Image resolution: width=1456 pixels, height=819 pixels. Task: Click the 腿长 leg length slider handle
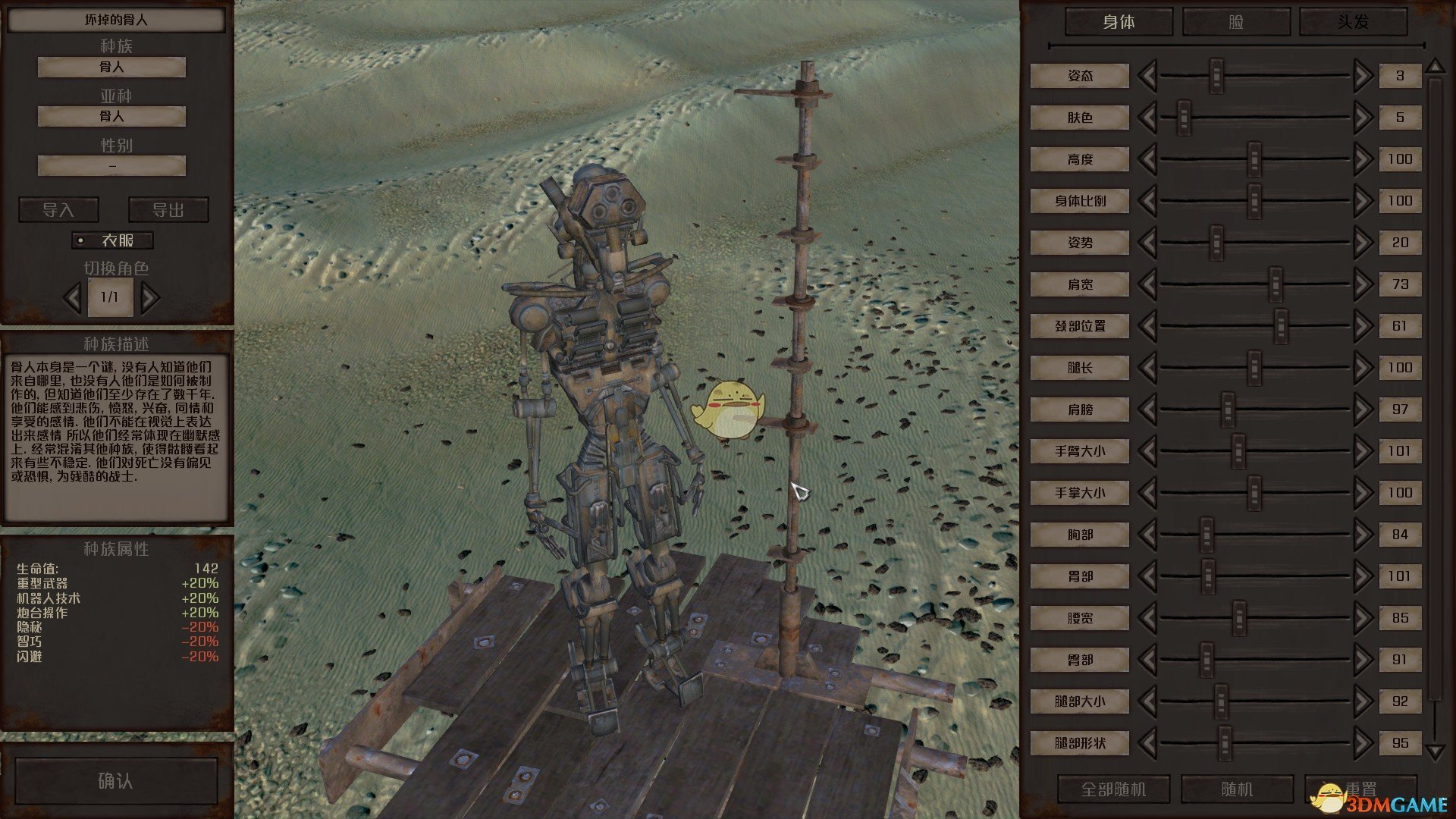coord(1254,368)
